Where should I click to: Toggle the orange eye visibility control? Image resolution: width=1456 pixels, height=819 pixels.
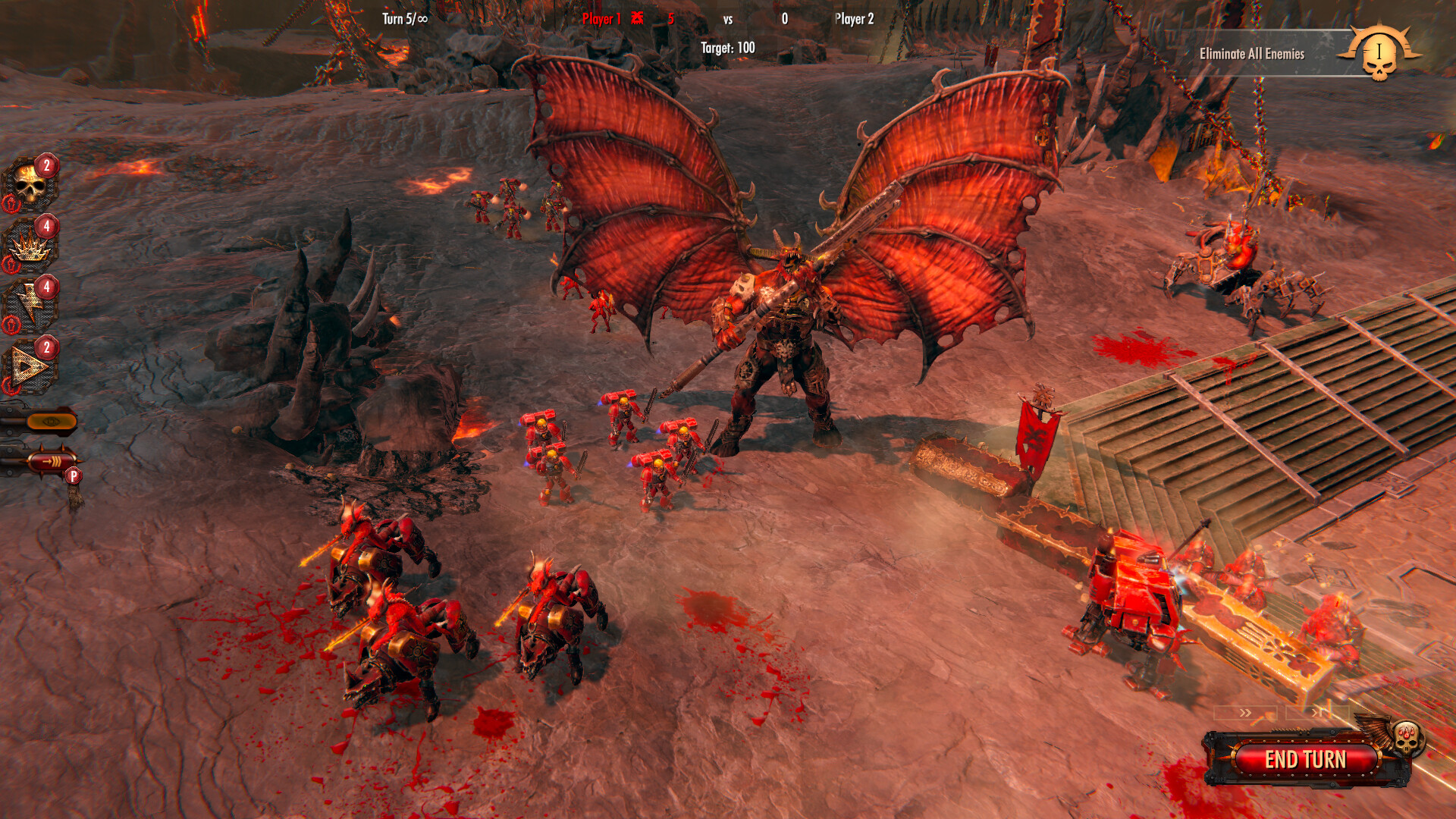coord(51,419)
